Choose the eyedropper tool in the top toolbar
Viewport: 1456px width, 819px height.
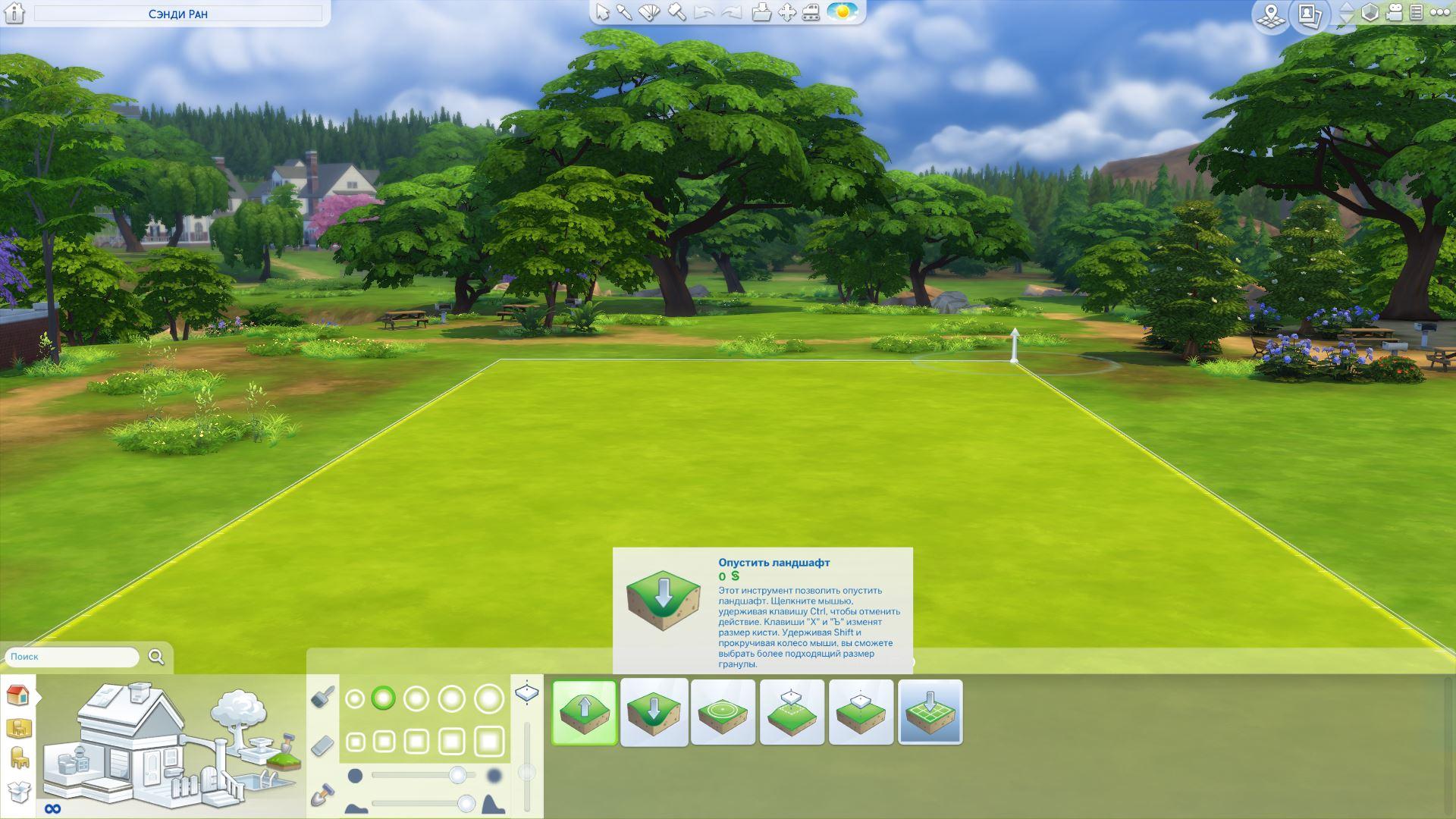[x=624, y=13]
